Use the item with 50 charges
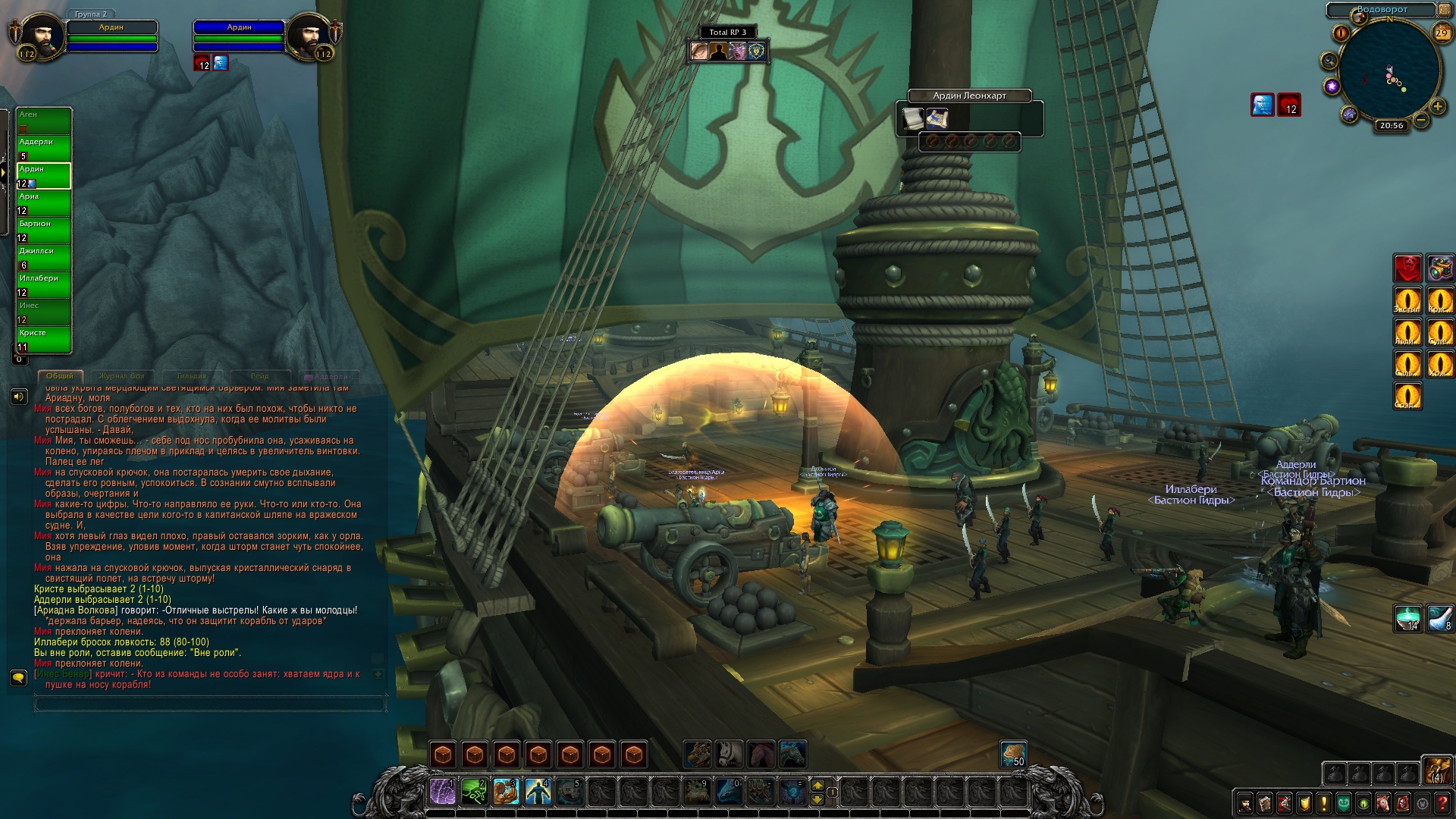The width and height of the screenshot is (1456, 819). [1013, 754]
